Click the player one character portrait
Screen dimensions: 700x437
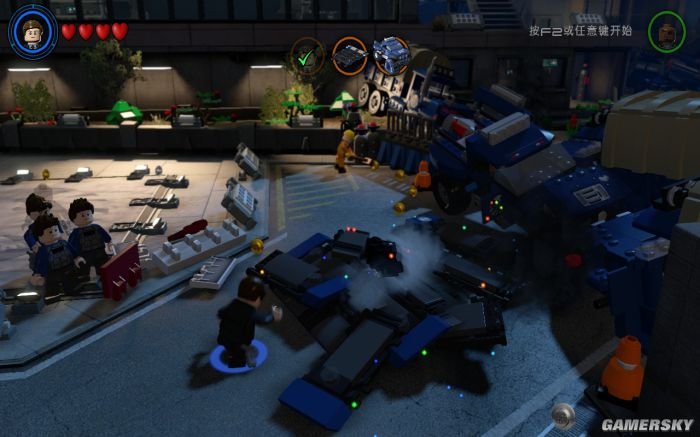(32, 31)
